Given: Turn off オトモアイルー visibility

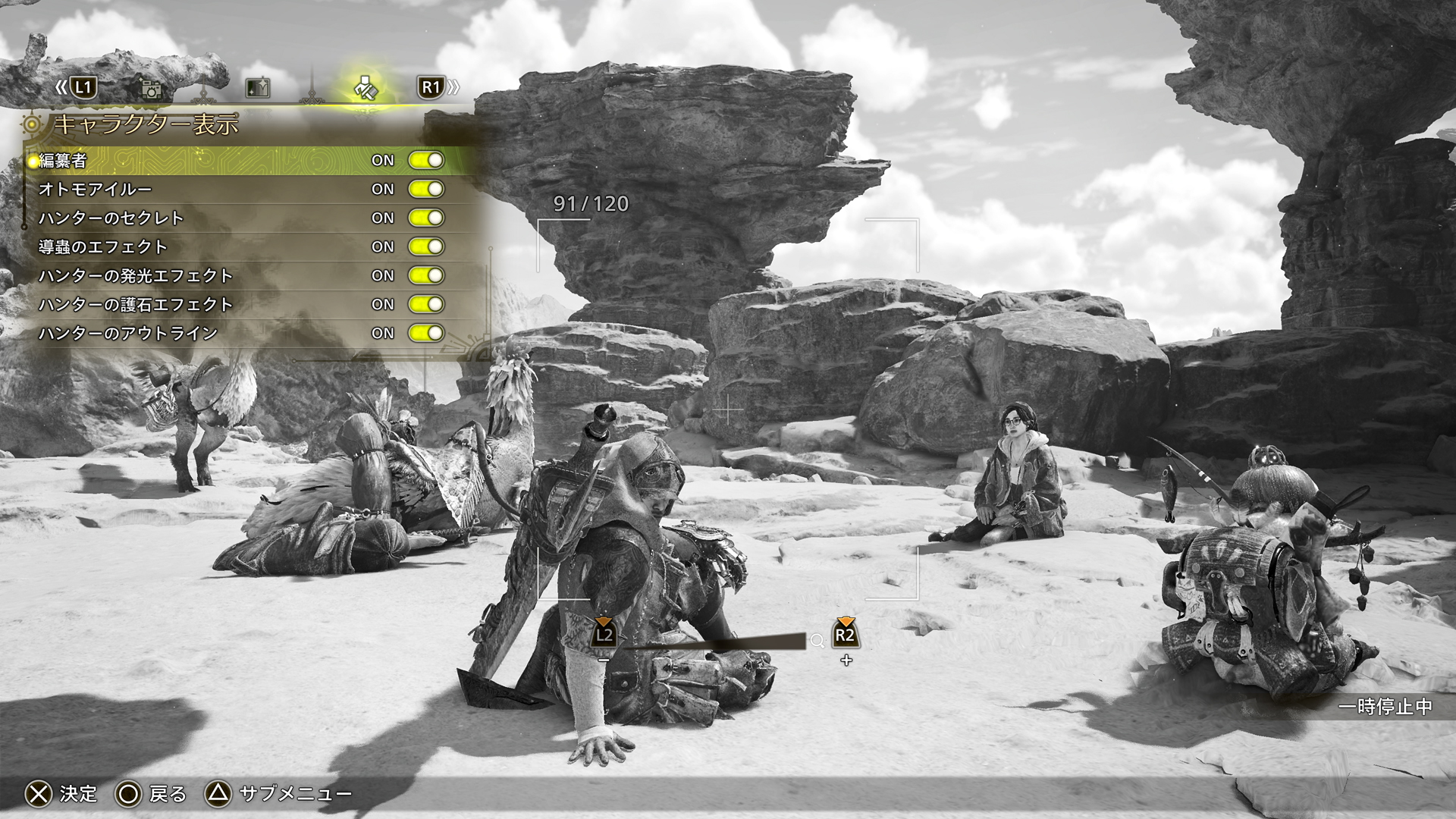Looking at the screenshot, I should 425,189.
